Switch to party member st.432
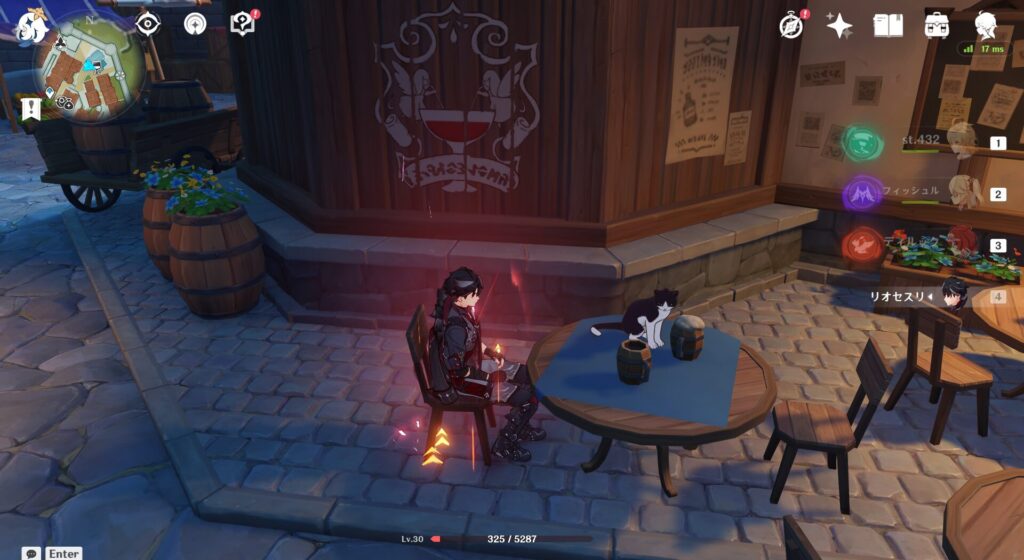1024x560 pixels. [x=962, y=142]
